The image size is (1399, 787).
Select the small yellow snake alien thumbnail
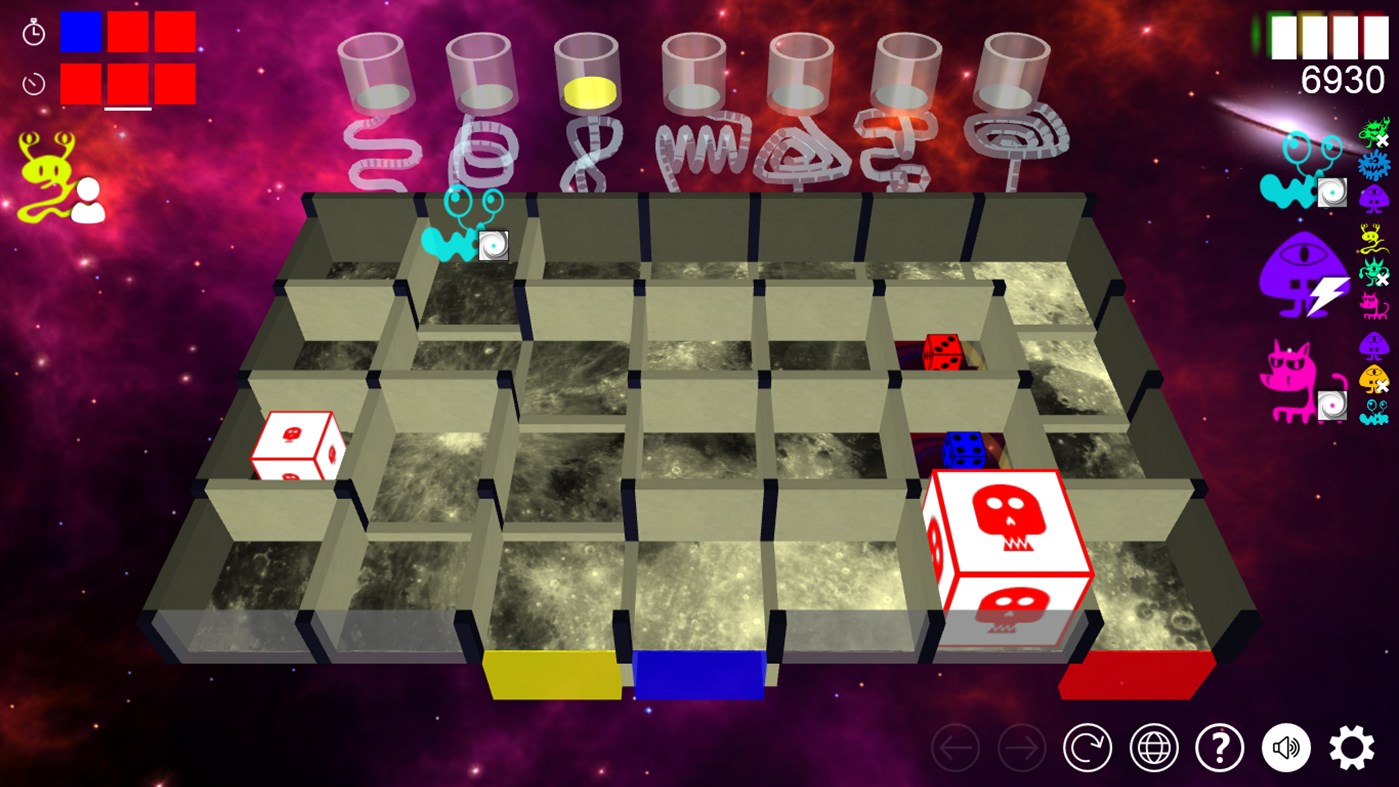(1372, 236)
